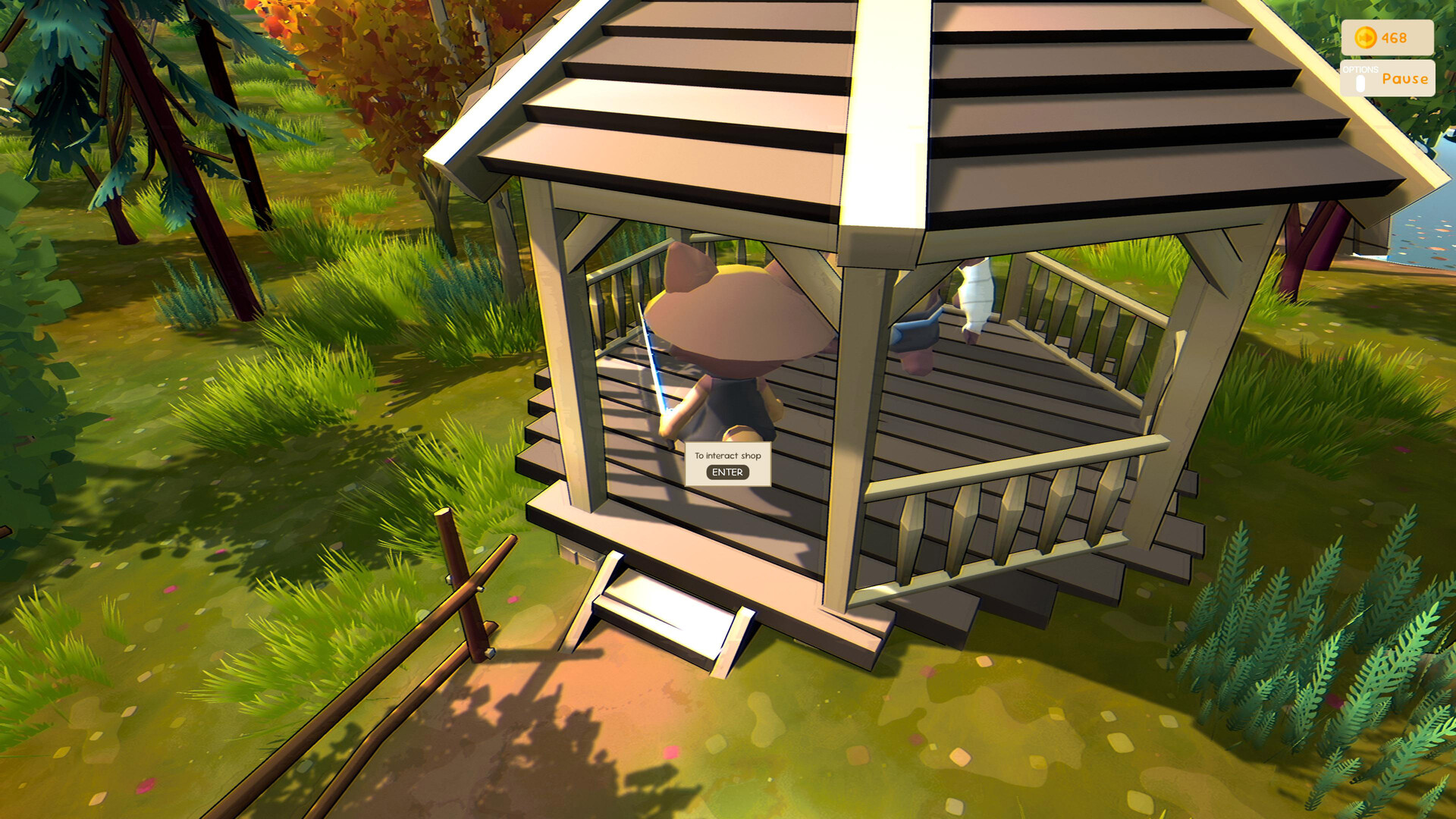This screenshot has height=819, width=1456.
Task: Click the 'To interact shop' tooltip label
Action: [x=727, y=456]
